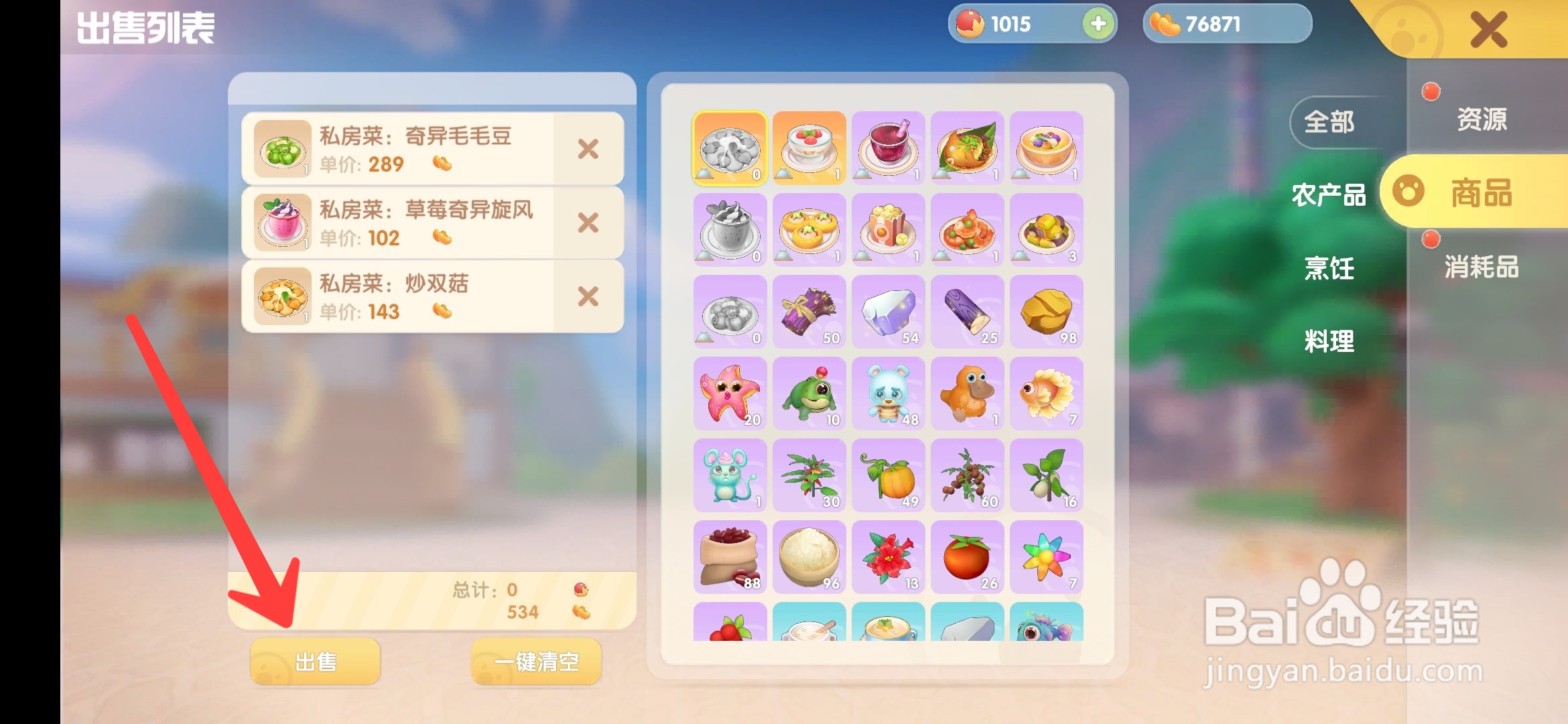The height and width of the screenshot is (724, 1568).
Task: Select the purple crystal item with count 54
Action: coord(888,312)
